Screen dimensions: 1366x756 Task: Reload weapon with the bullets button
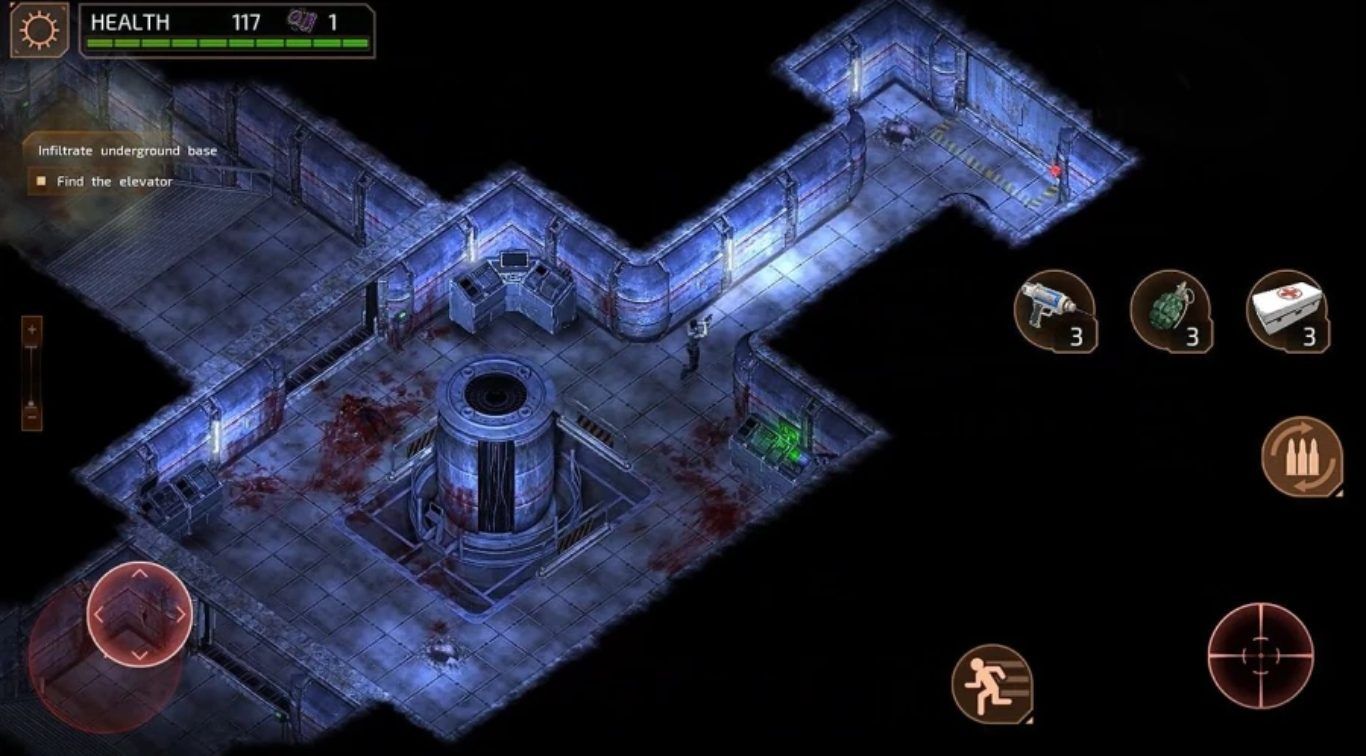point(1301,457)
